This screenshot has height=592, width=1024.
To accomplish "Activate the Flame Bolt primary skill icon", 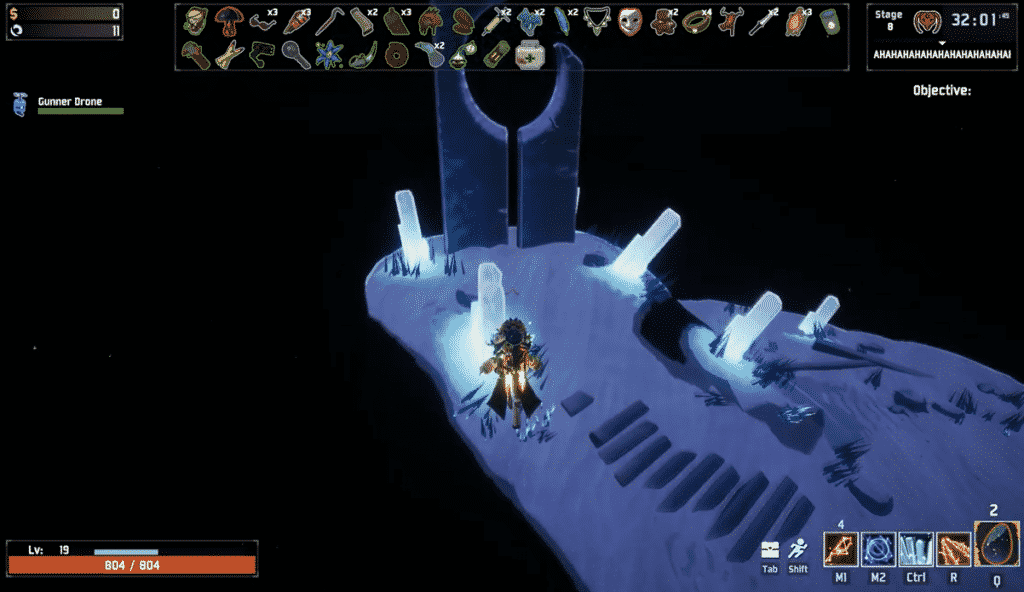I will point(841,549).
